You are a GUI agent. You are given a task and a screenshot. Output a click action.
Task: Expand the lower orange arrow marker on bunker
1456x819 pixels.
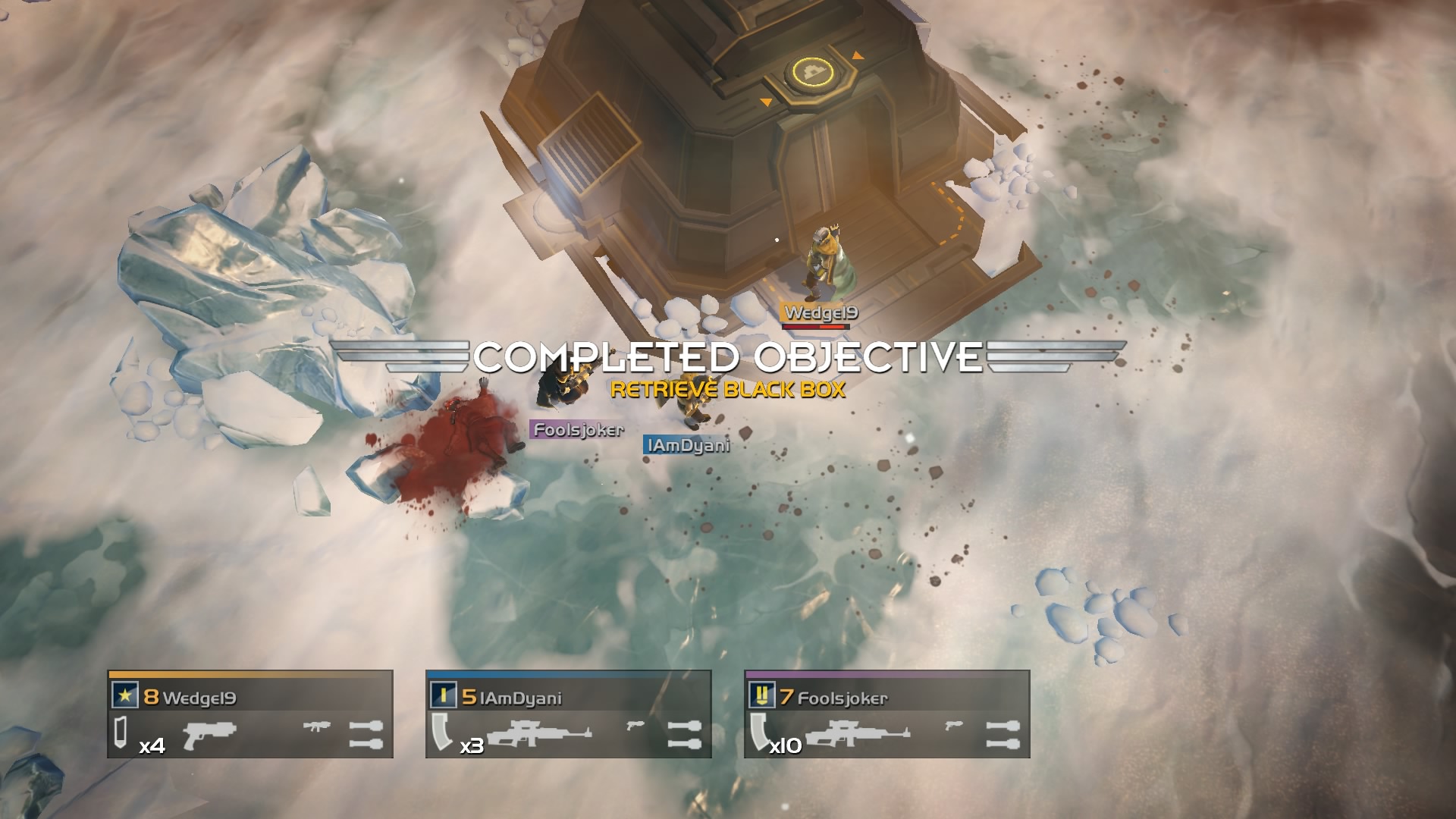click(767, 99)
